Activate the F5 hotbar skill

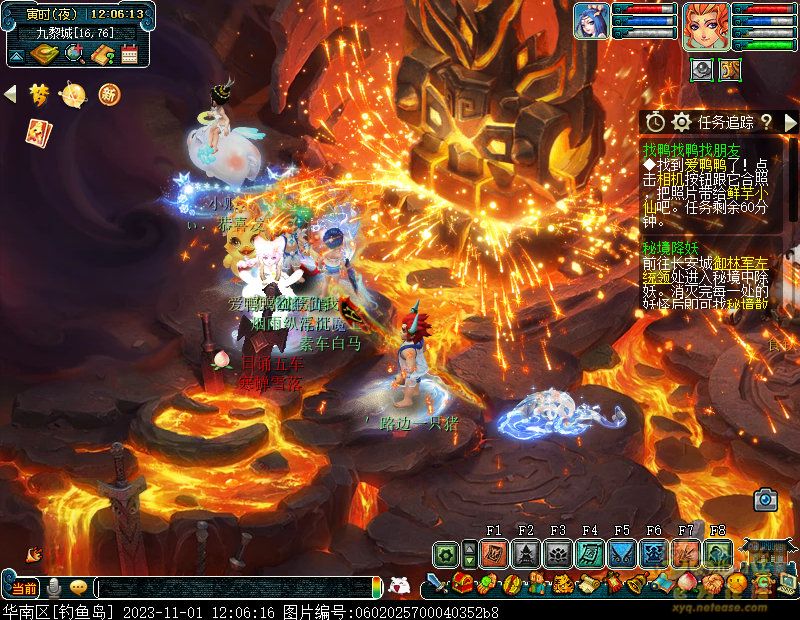pyautogui.click(x=622, y=554)
